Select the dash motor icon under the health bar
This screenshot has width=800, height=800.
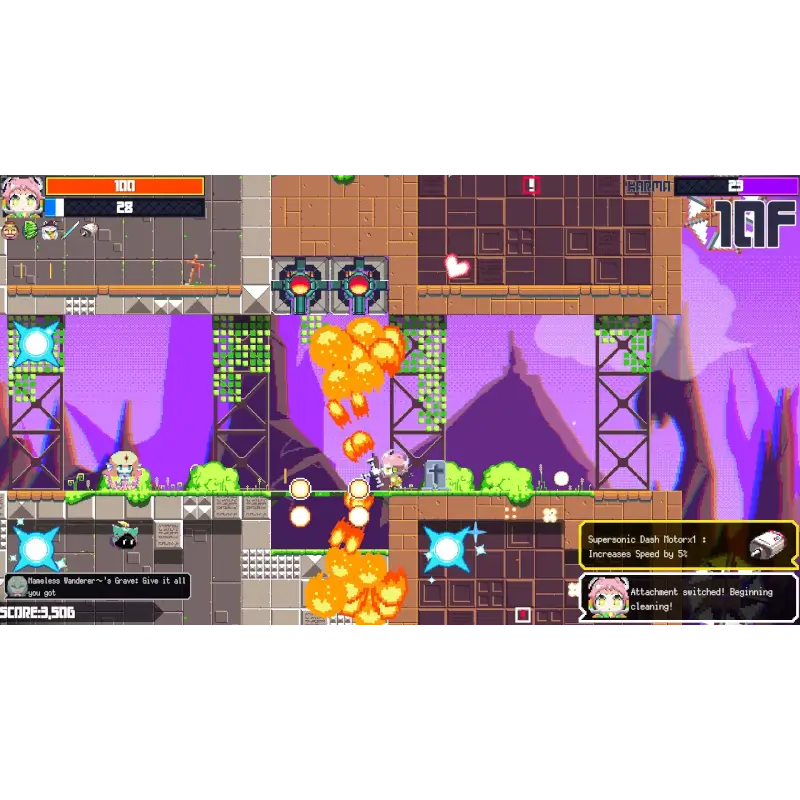(x=89, y=231)
